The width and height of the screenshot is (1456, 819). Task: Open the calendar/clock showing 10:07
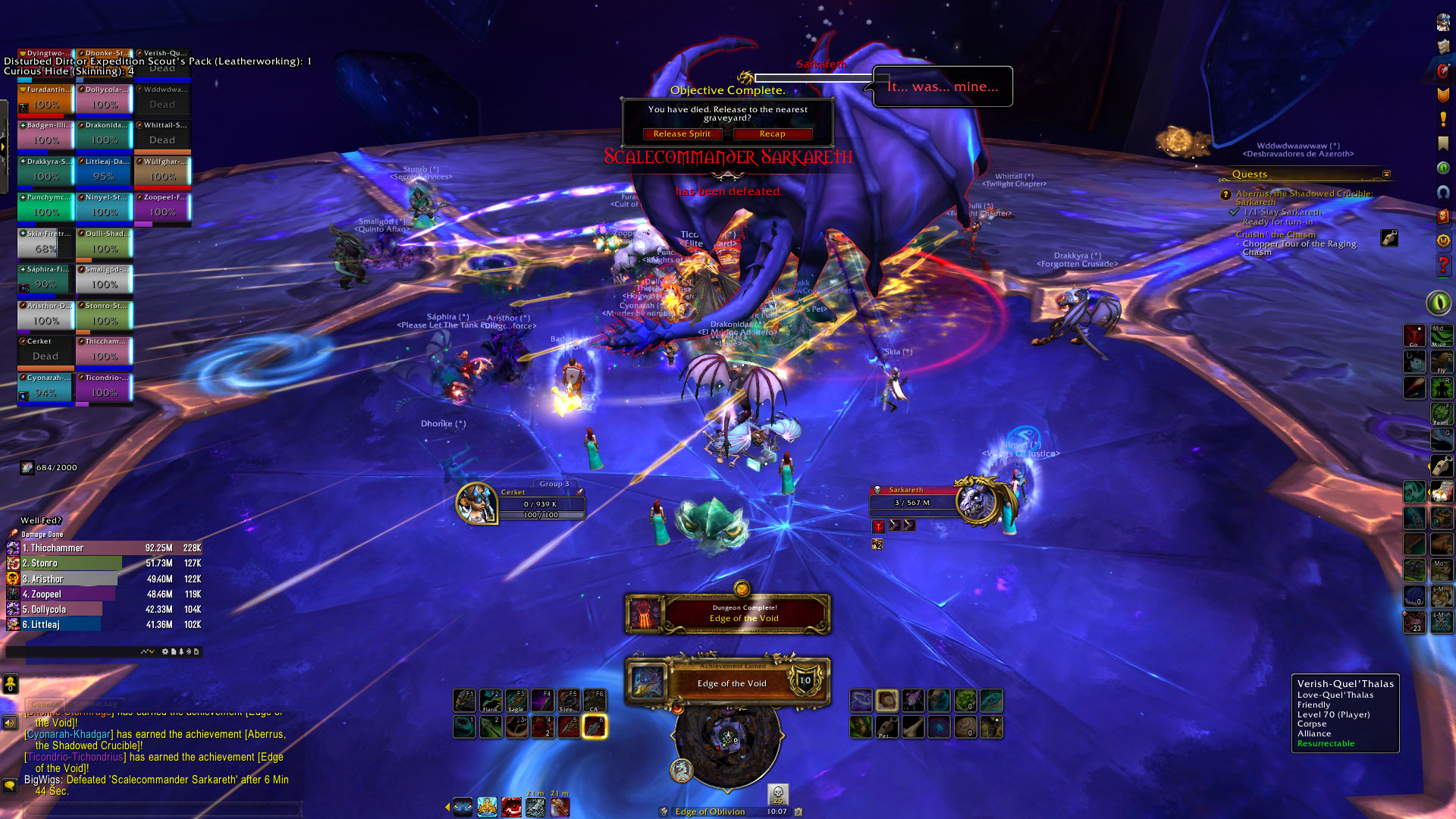777,811
